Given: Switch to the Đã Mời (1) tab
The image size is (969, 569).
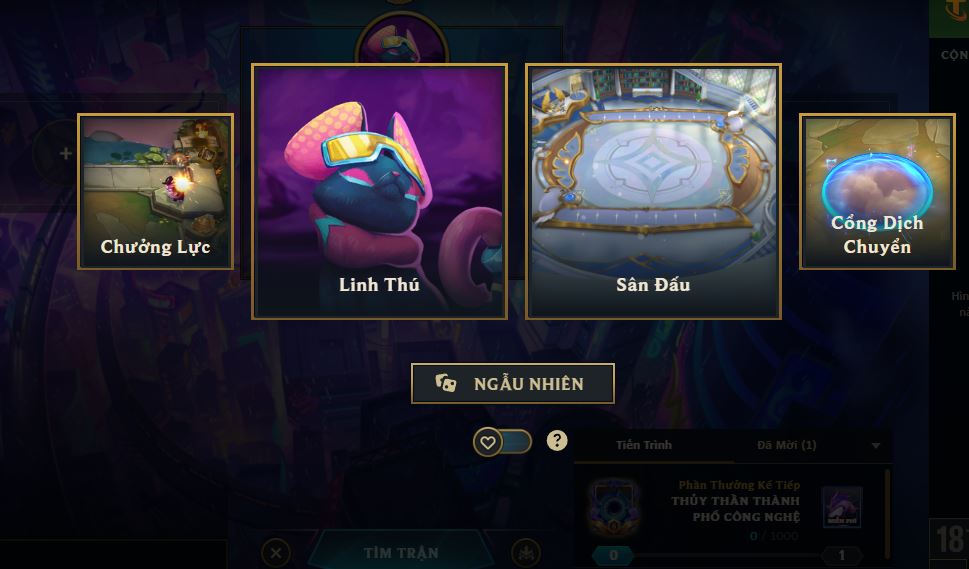Looking at the screenshot, I should pyautogui.click(x=786, y=445).
